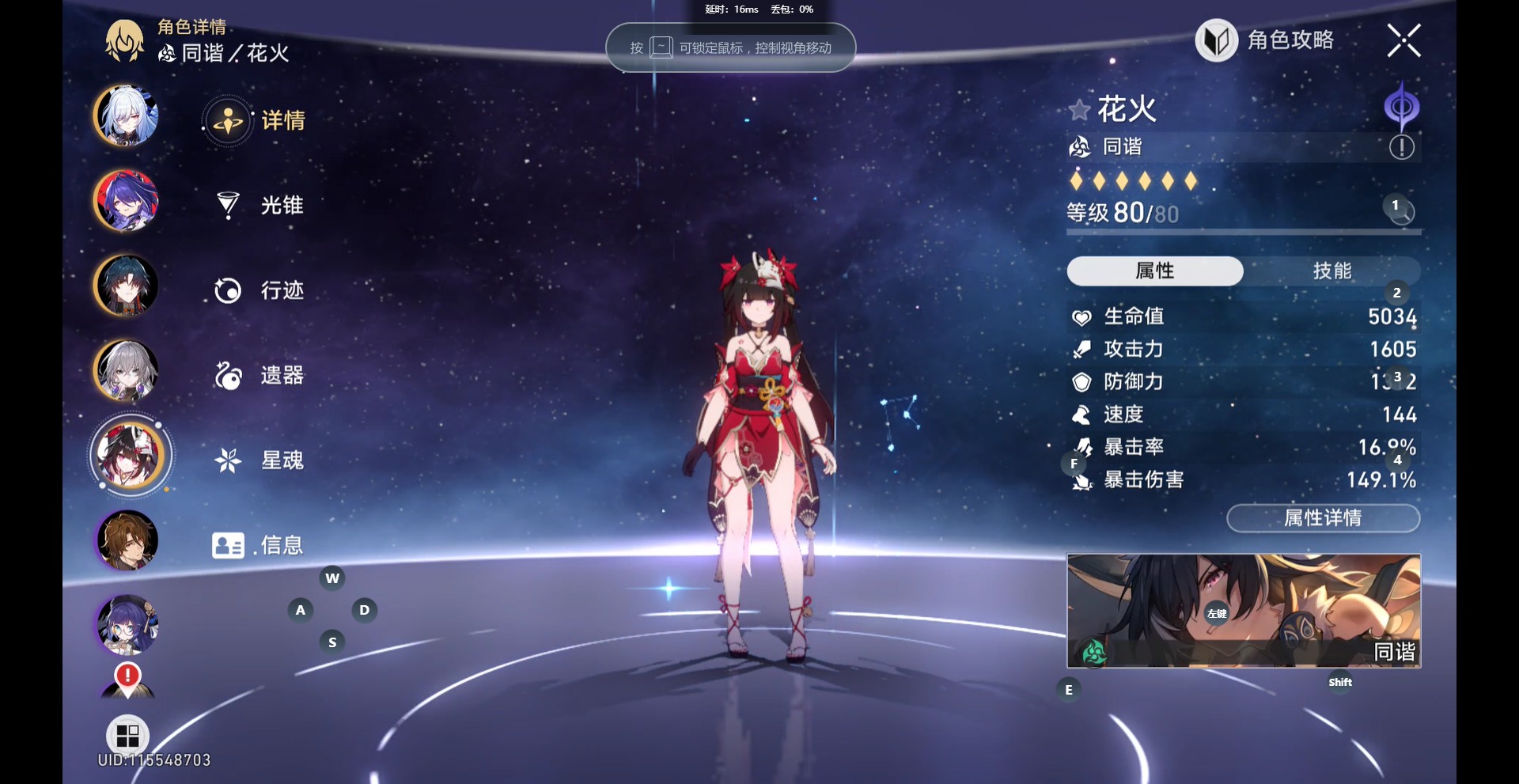Open the four-square character grid button
Image resolution: width=1519 pixels, height=784 pixels.
tap(127, 736)
